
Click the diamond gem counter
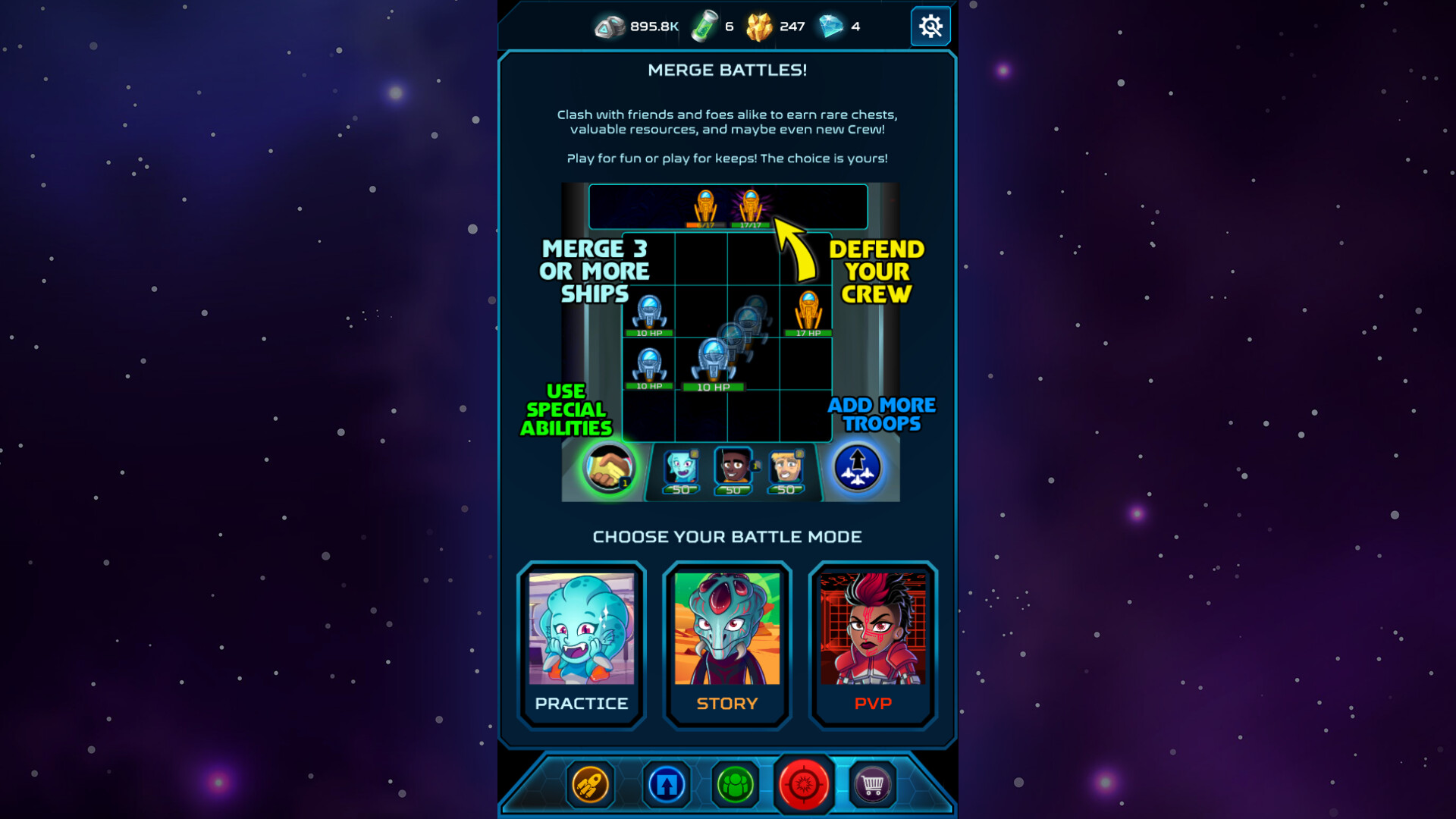tap(842, 26)
